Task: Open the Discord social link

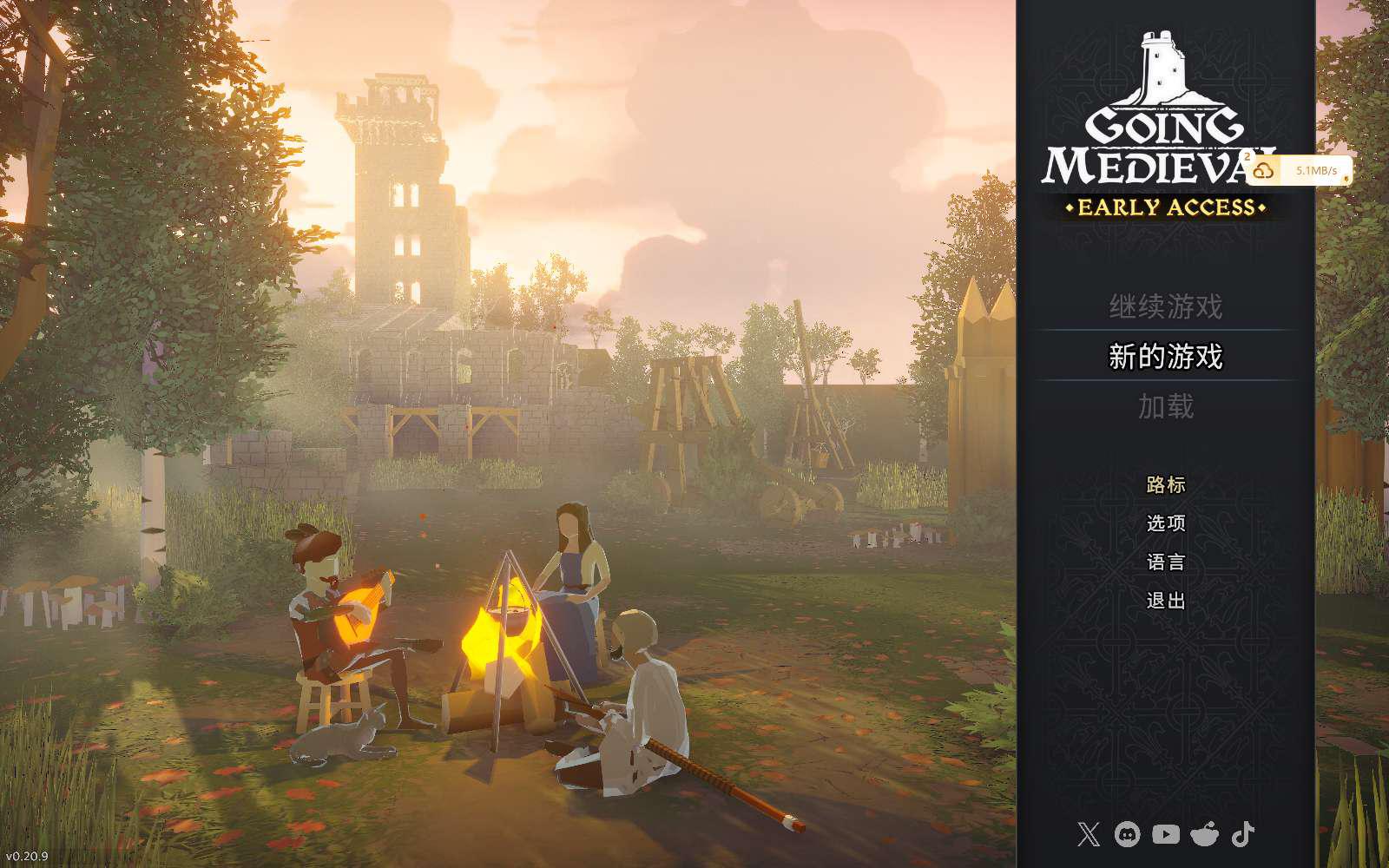Action: (1127, 835)
